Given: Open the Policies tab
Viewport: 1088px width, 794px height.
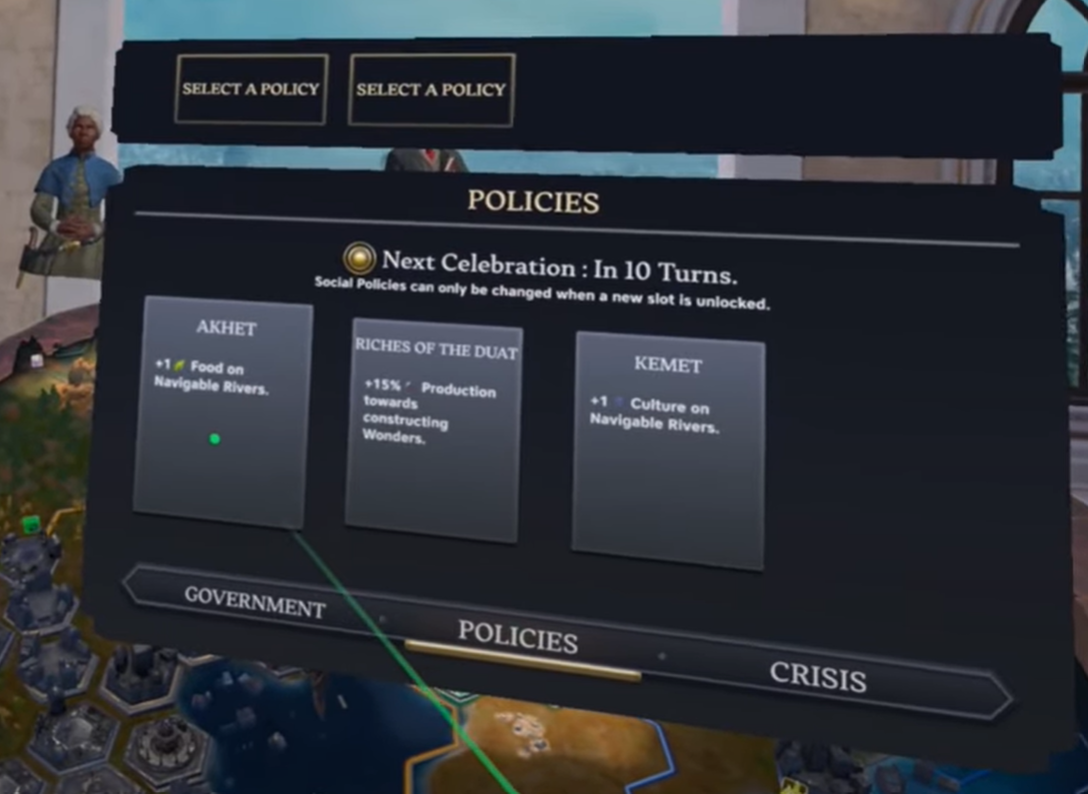Looking at the screenshot, I should (517, 636).
